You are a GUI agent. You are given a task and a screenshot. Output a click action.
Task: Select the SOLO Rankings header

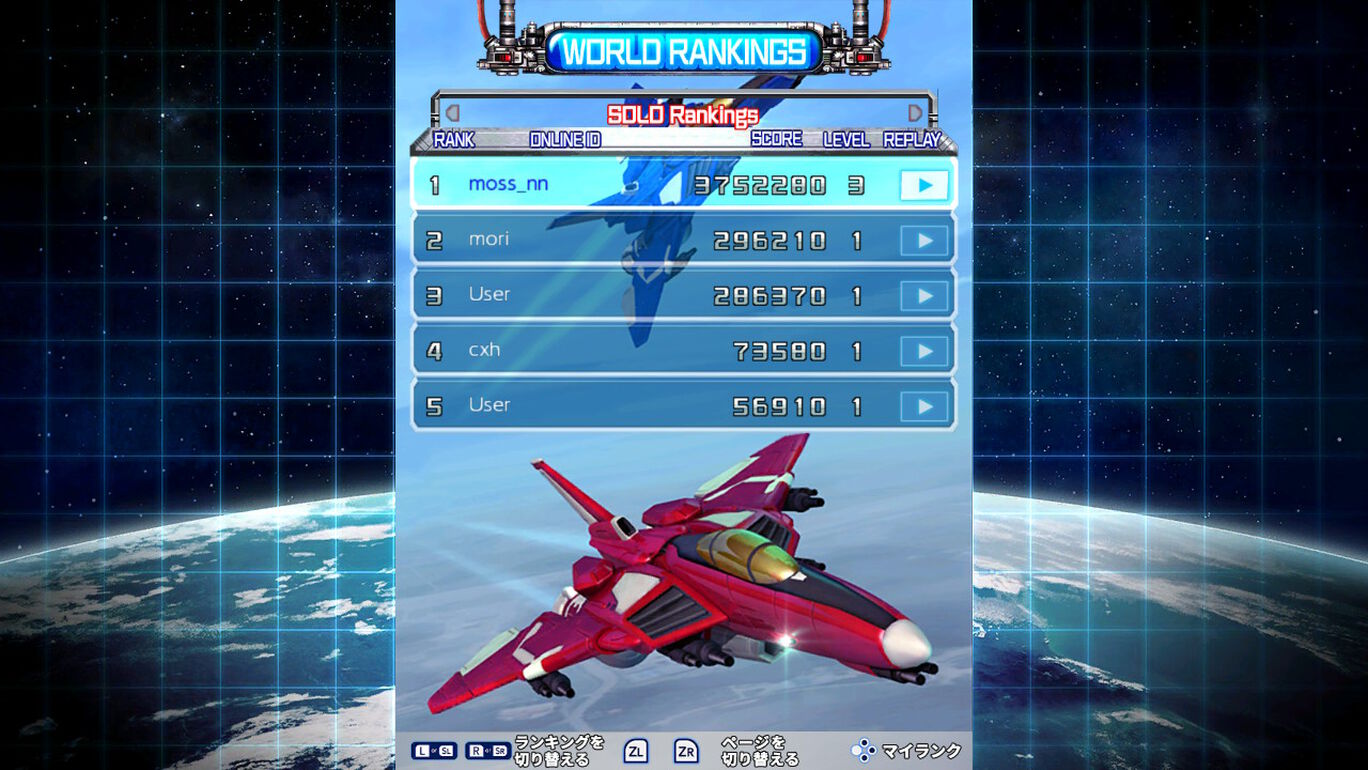pyautogui.click(x=683, y=115)
